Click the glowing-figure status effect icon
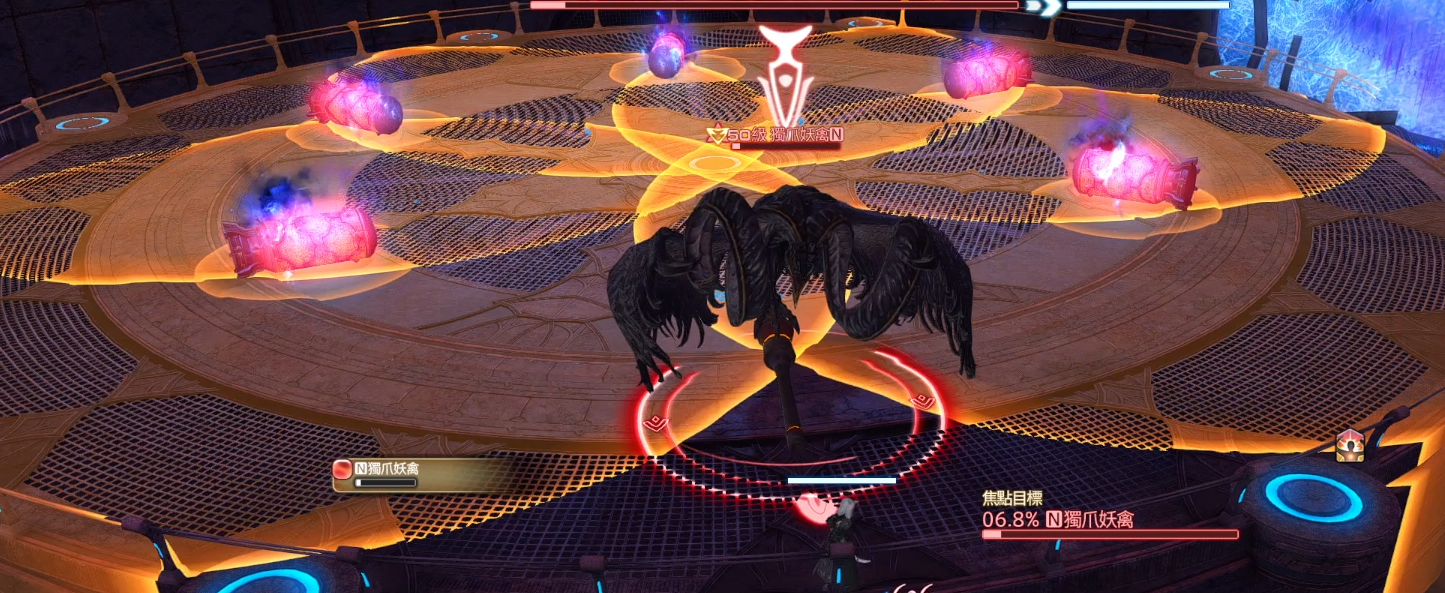 pos(1349,448)
